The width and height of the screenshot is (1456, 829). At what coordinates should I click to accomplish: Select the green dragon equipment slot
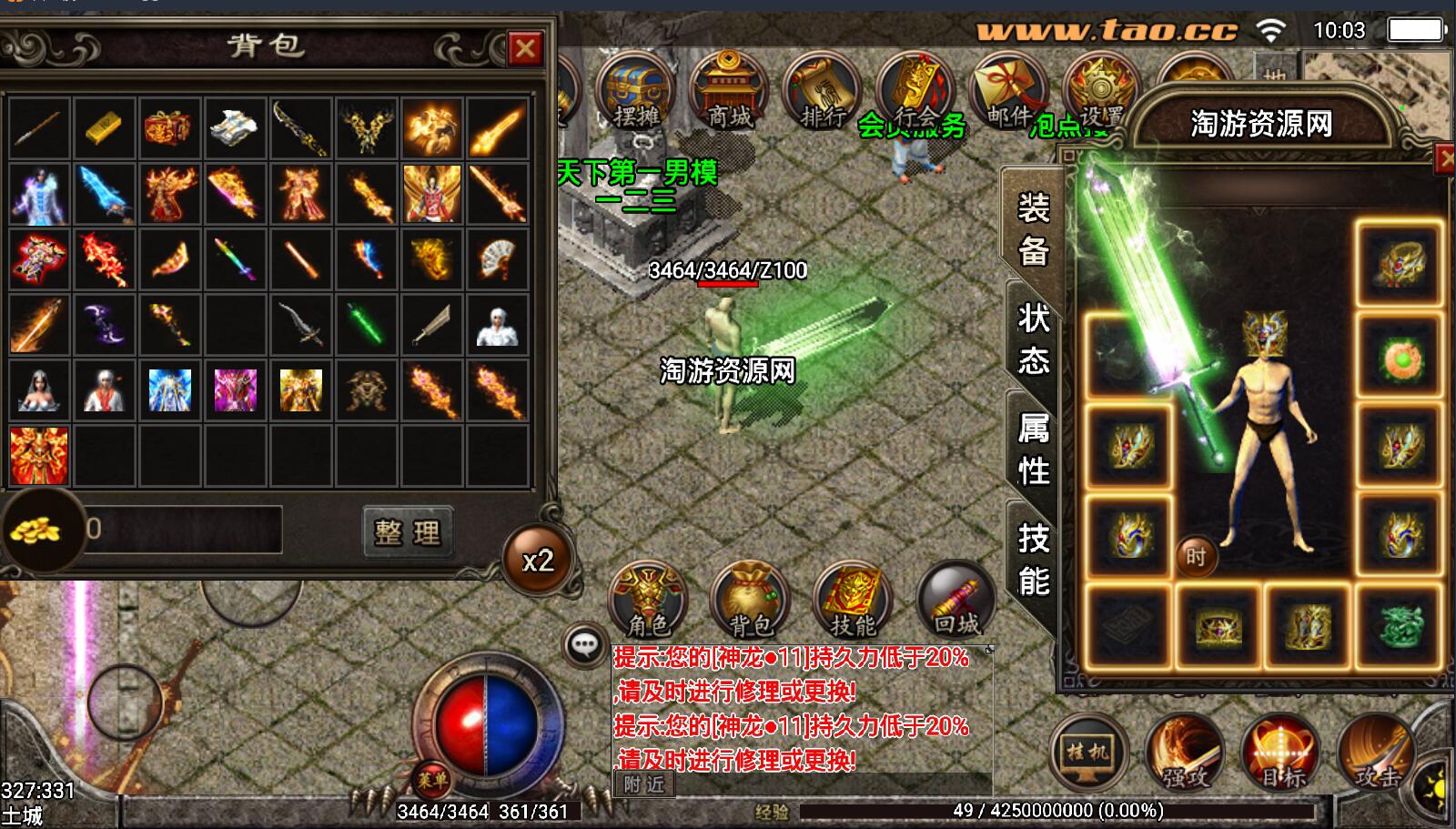1400,627
